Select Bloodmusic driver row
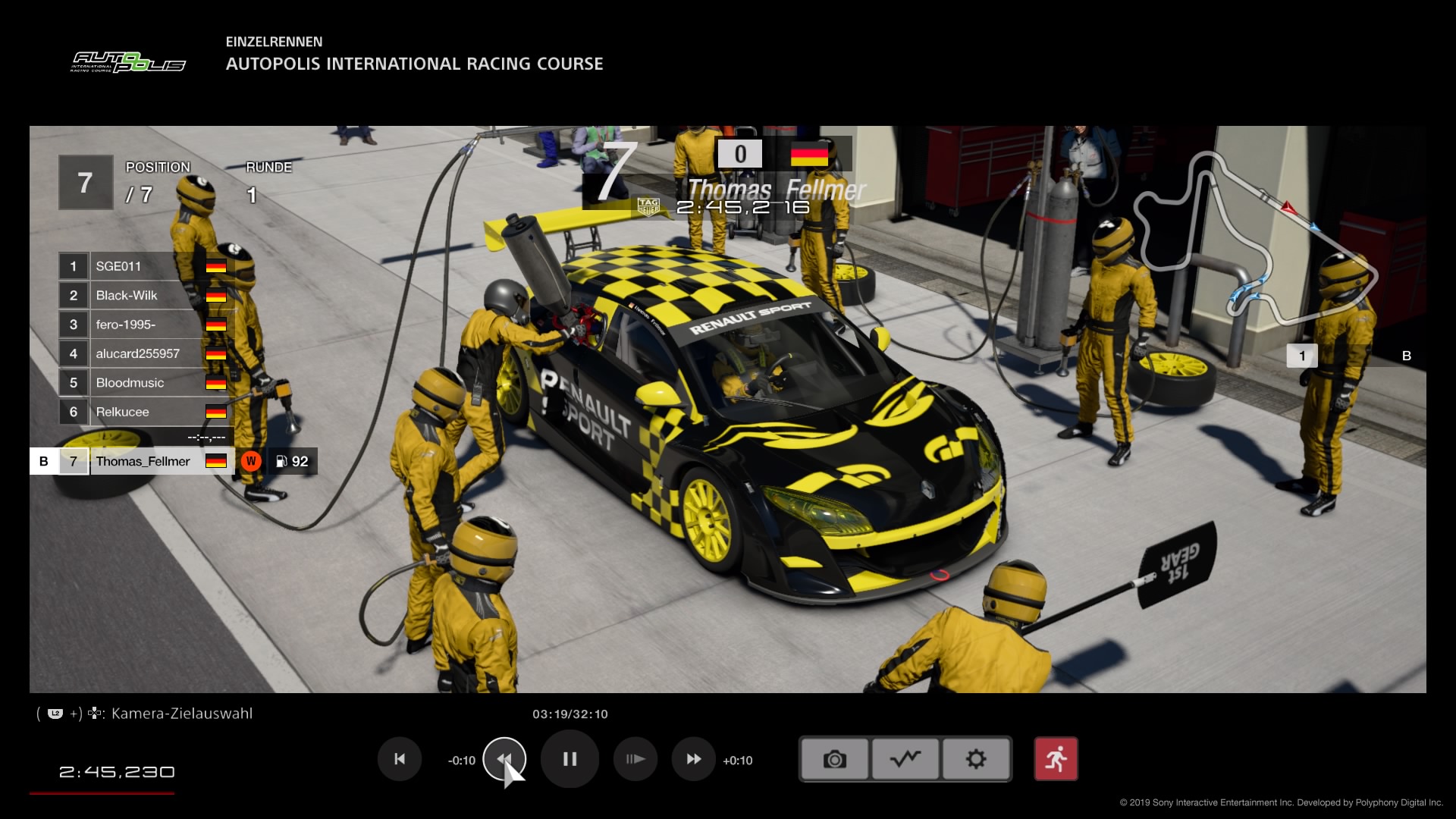Viewport: 1456px width, 819px height. [x=144, y=383]
